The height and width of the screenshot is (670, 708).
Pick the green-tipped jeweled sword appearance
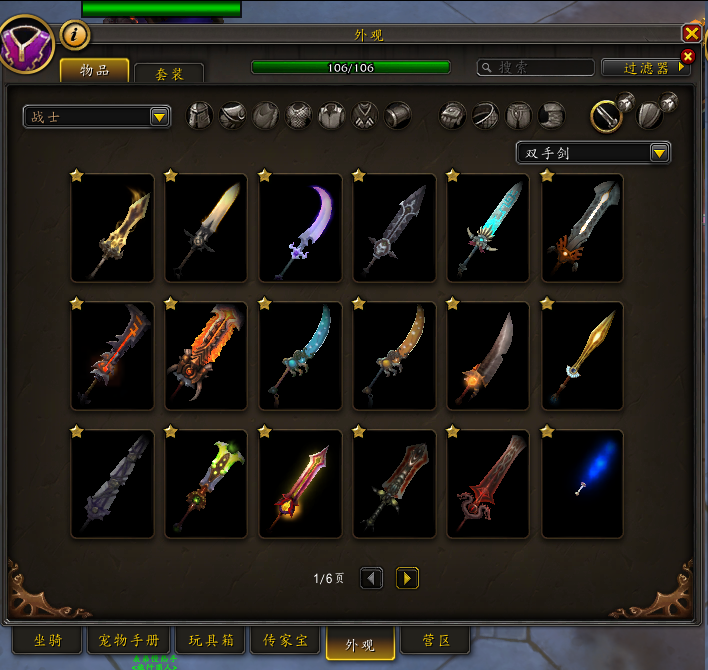point(207,485)
